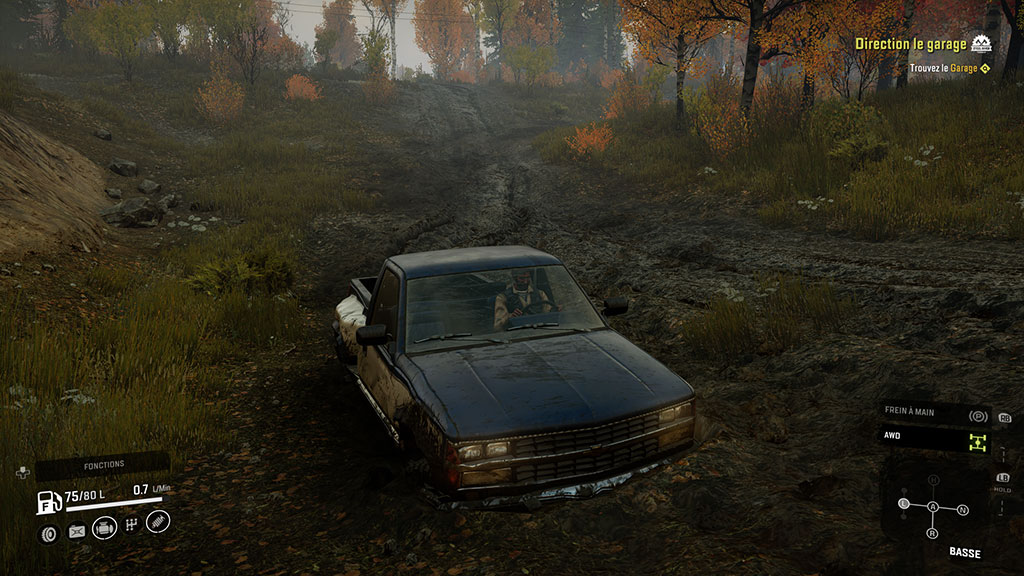Select Auto gear on the shifter
Image resolution: width=1024 pixels, height=576 pixels.
click(933, 507)
